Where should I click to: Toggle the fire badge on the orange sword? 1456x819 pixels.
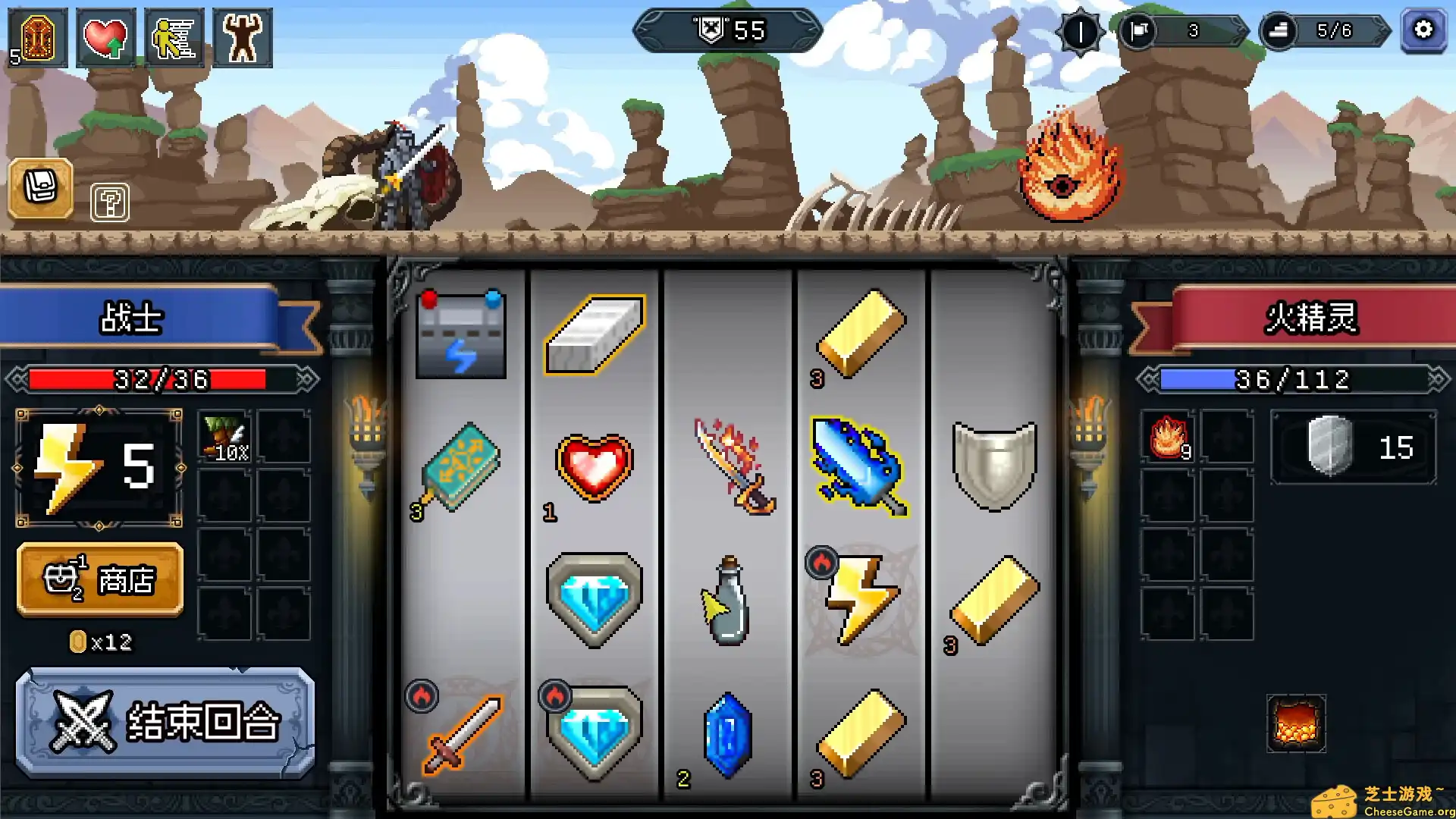[x=422, y=695]
